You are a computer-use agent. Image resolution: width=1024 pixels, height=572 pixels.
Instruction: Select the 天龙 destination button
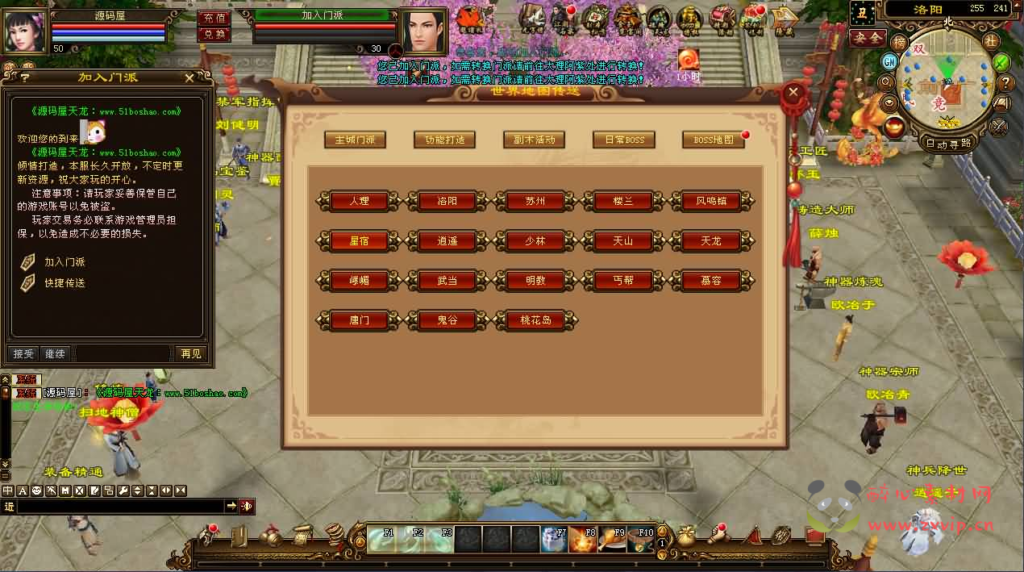(x=711, y=241)
